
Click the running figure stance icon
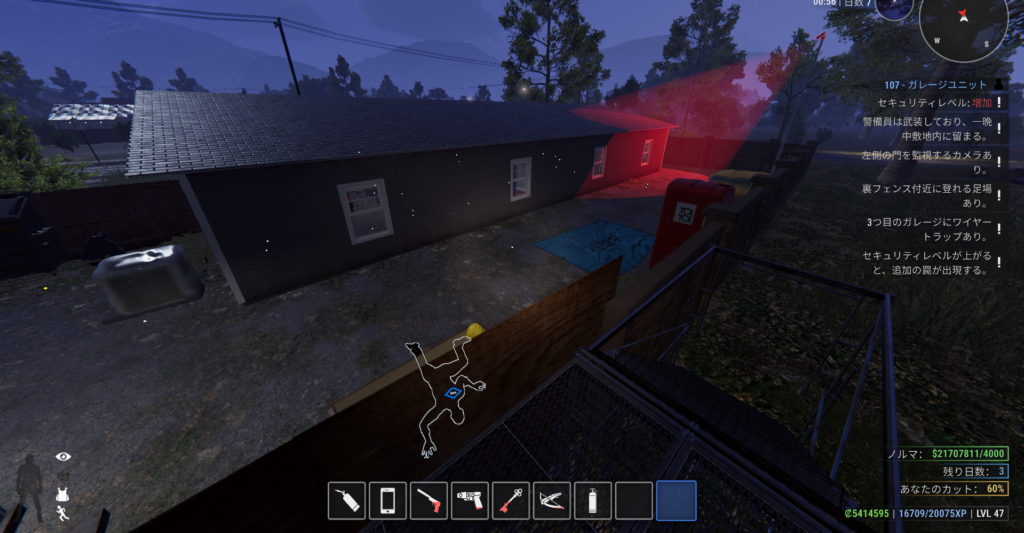click(x=63, y=514)
